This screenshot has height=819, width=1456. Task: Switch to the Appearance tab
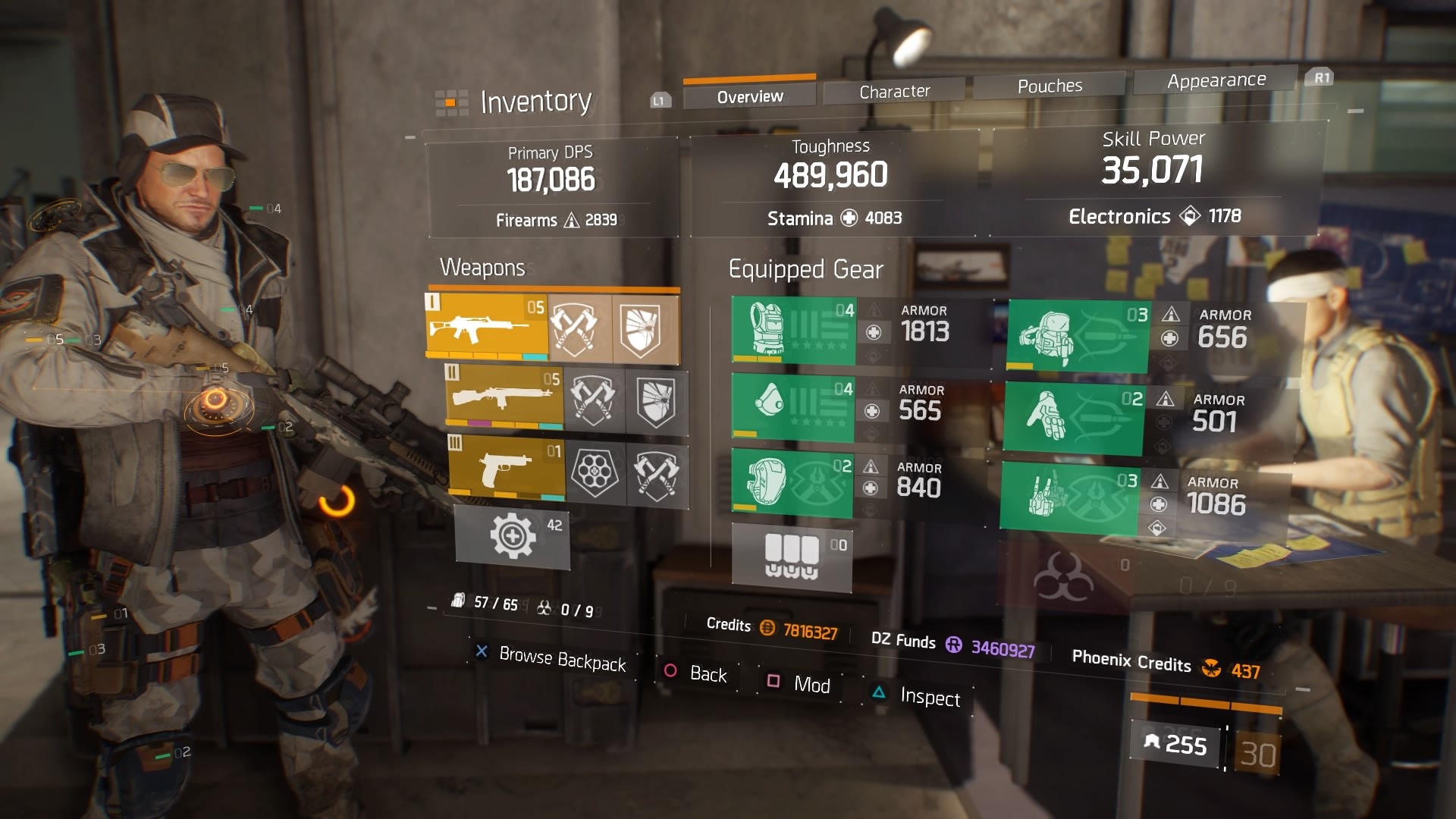coord(1216,80)
